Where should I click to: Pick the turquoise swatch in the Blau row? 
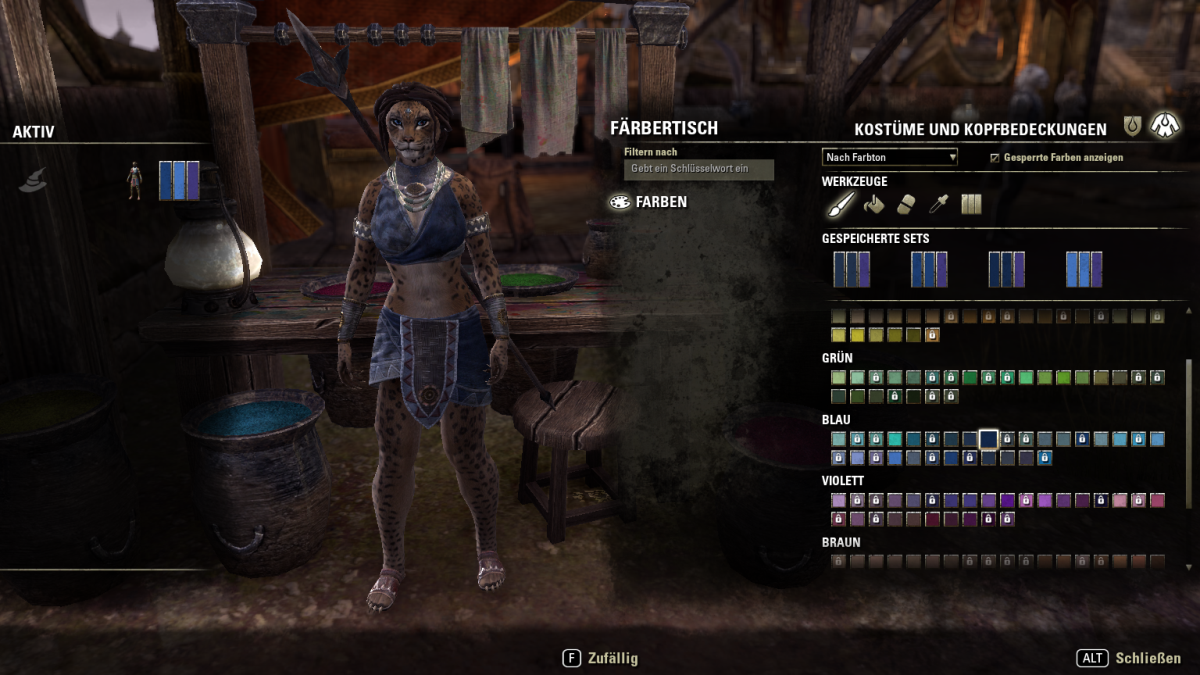[x=894, y=439]
